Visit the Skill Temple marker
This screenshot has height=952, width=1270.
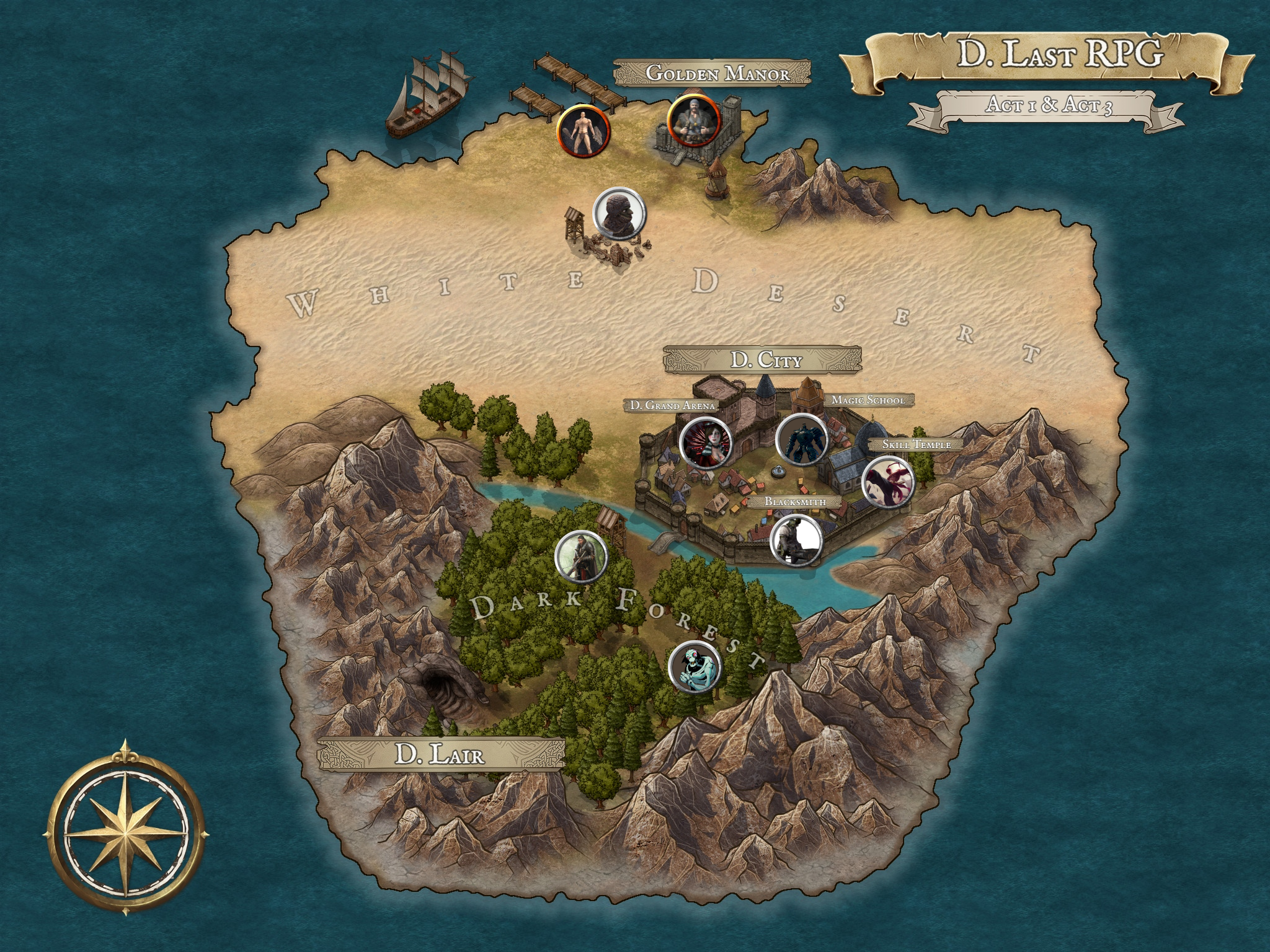click(889, 482)
